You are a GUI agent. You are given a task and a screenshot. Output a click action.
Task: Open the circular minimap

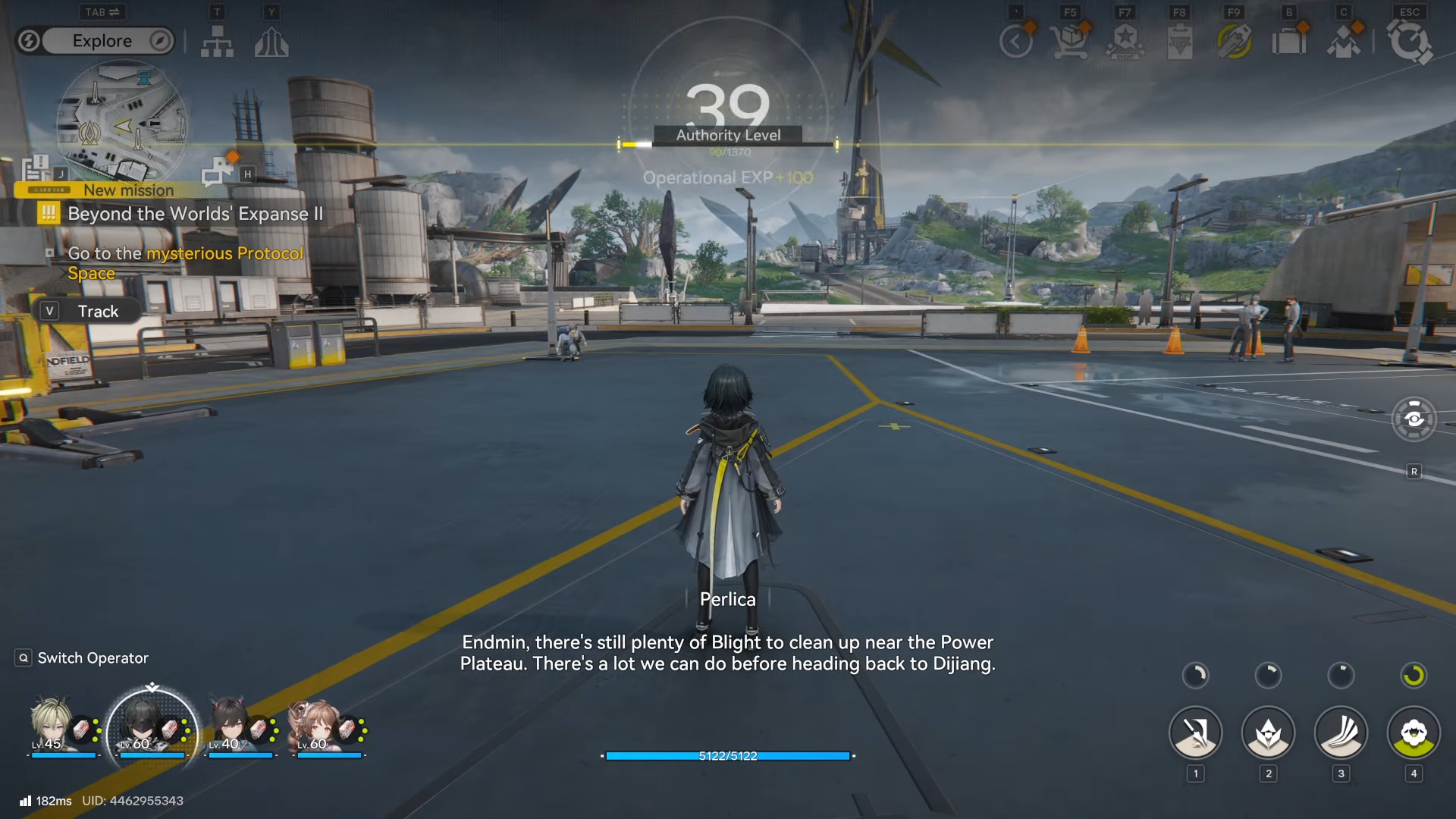121,121
